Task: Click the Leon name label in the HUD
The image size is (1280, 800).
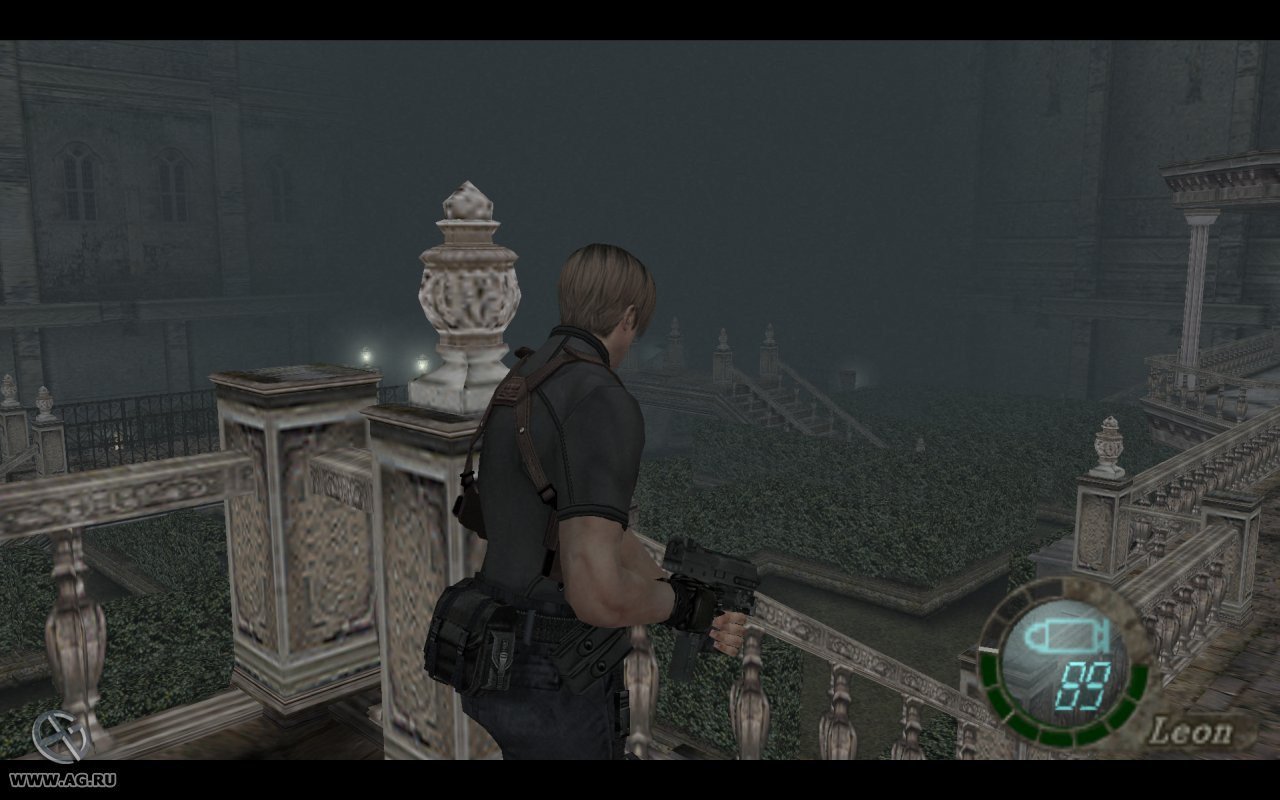Action: click(x=1191, y=730)
